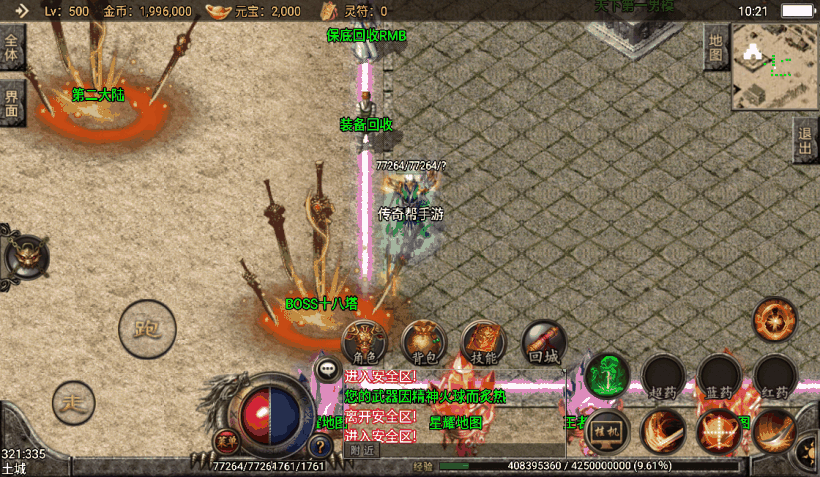Open the 菜单 menu button
This screenshot has width=820, height=477.
click(227, 440)
